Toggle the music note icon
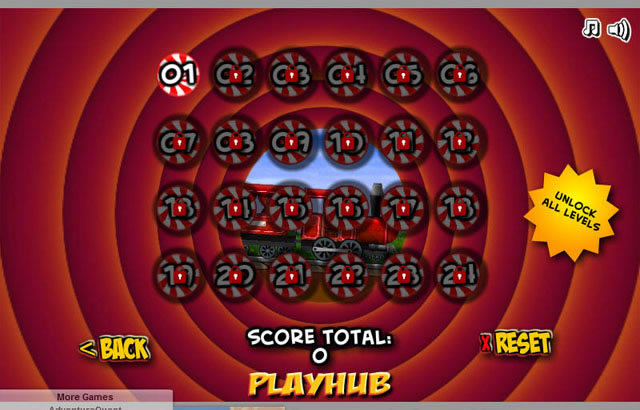640x410 pixels. point(590,28)
